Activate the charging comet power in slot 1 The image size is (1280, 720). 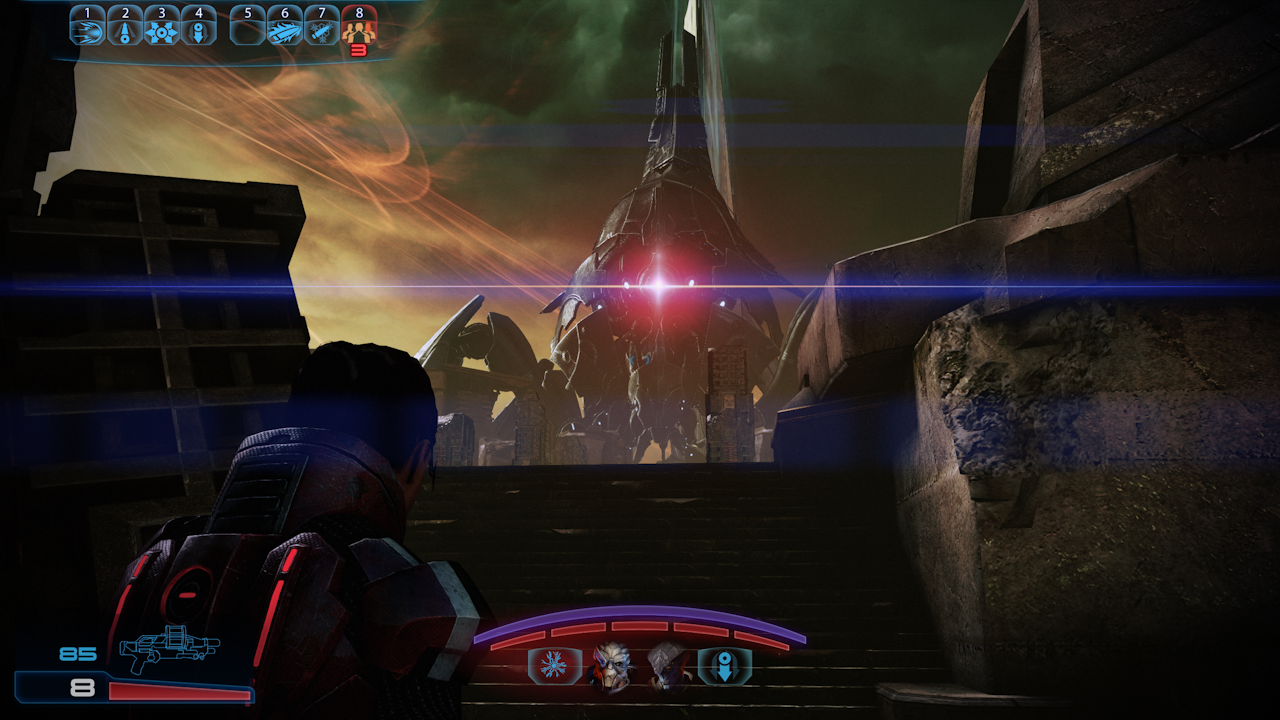coord(87,30)
